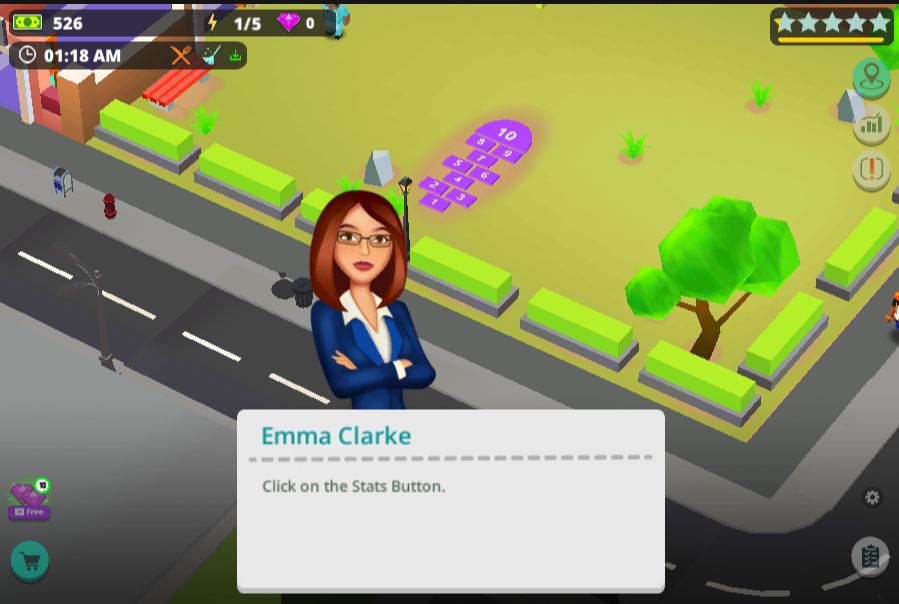Open the exclamation mark alerts button
The height and width of the screenshot is (604, 899).
point(871,170)
